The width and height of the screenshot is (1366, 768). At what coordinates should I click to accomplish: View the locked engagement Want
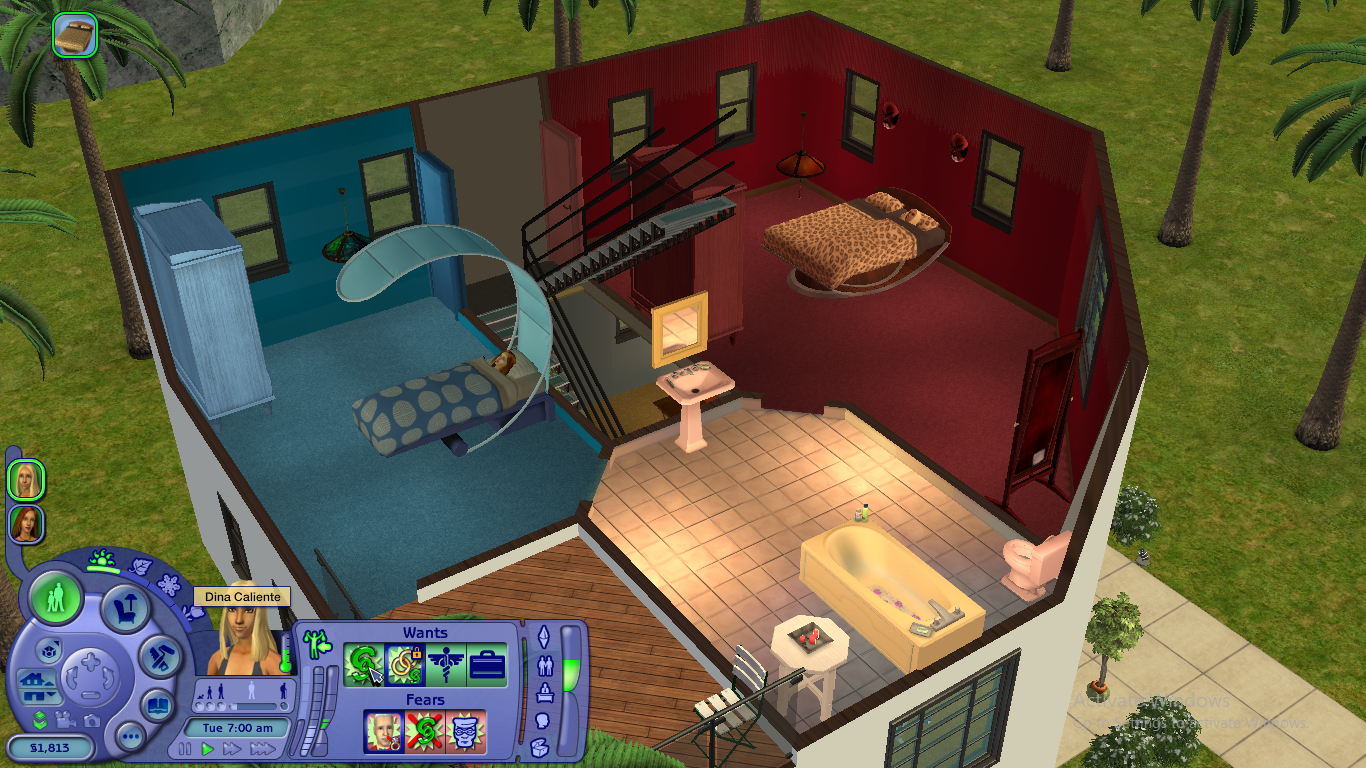coord(403,666)
